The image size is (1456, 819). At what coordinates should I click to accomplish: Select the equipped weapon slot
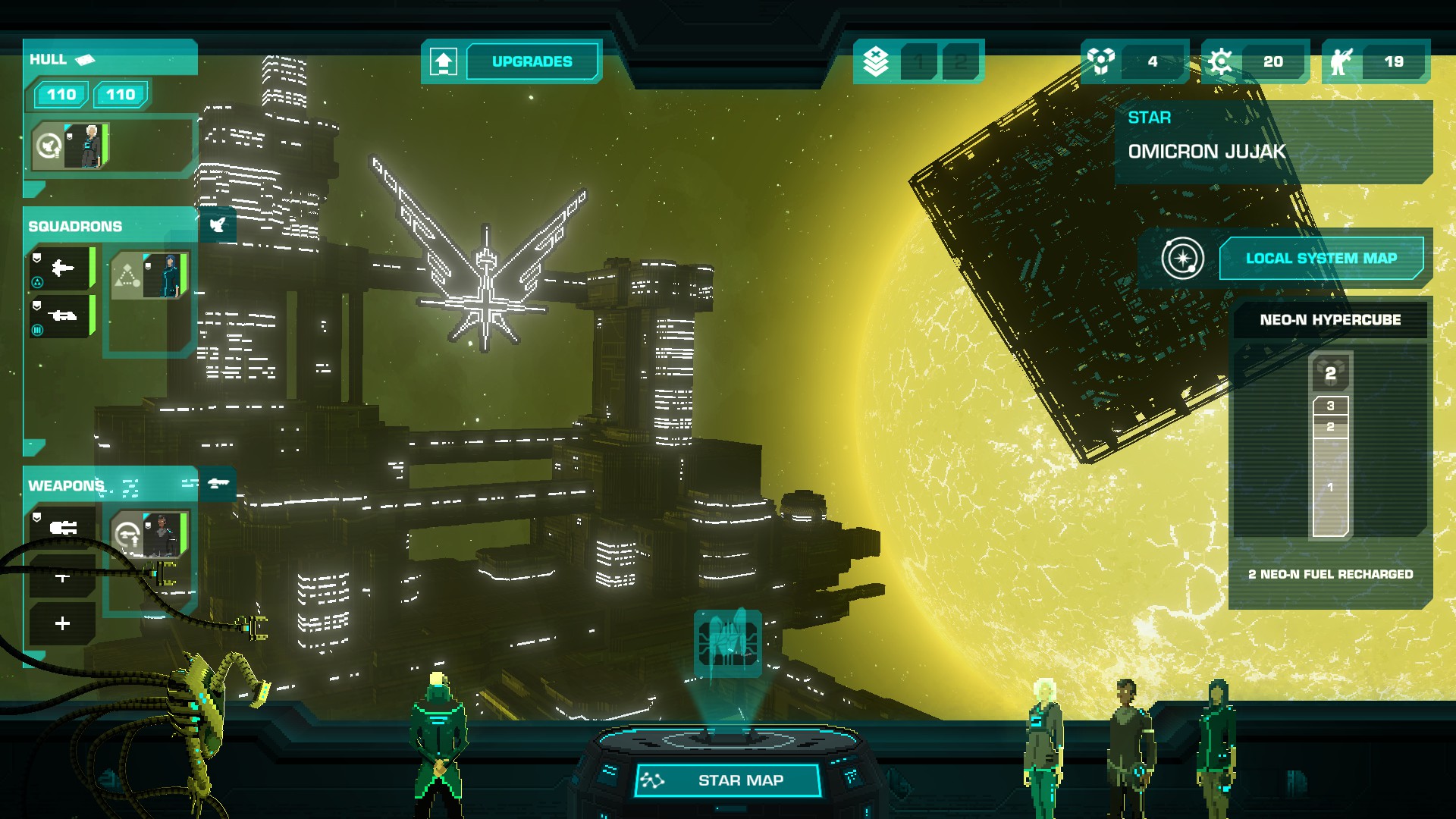tap(62, 527)
